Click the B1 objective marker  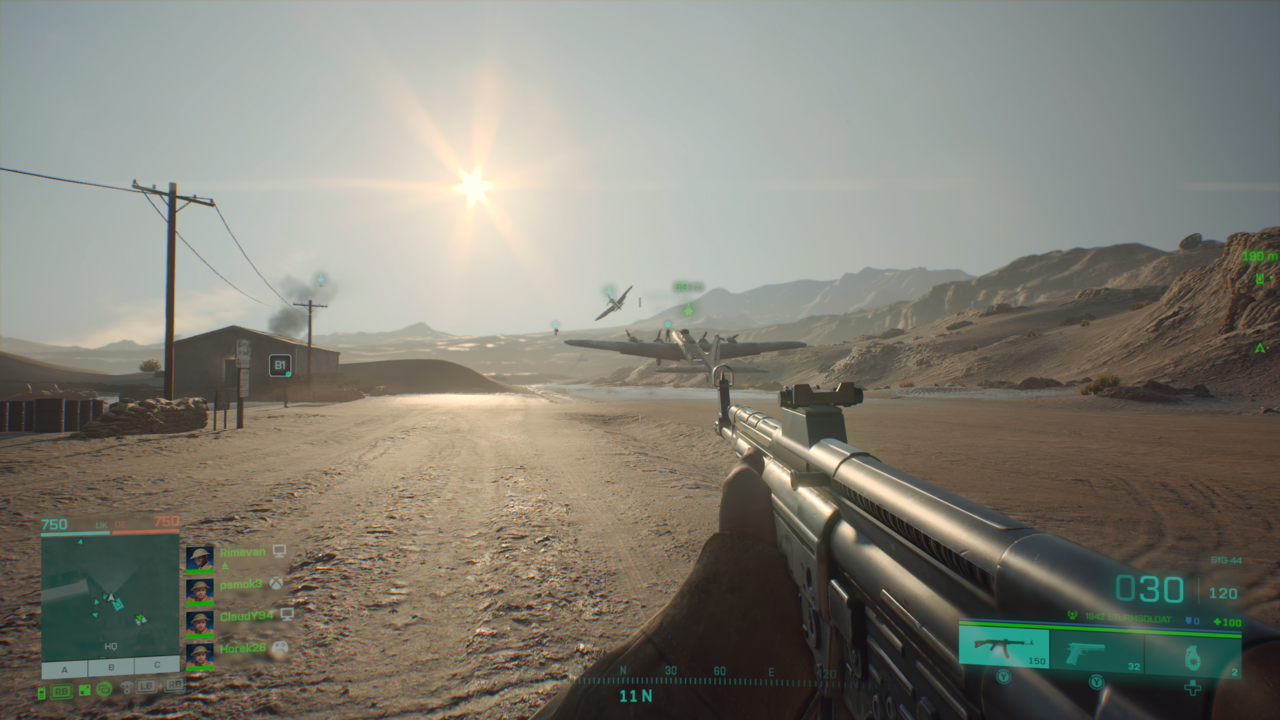pyautogui.click(x=280, y=365)
